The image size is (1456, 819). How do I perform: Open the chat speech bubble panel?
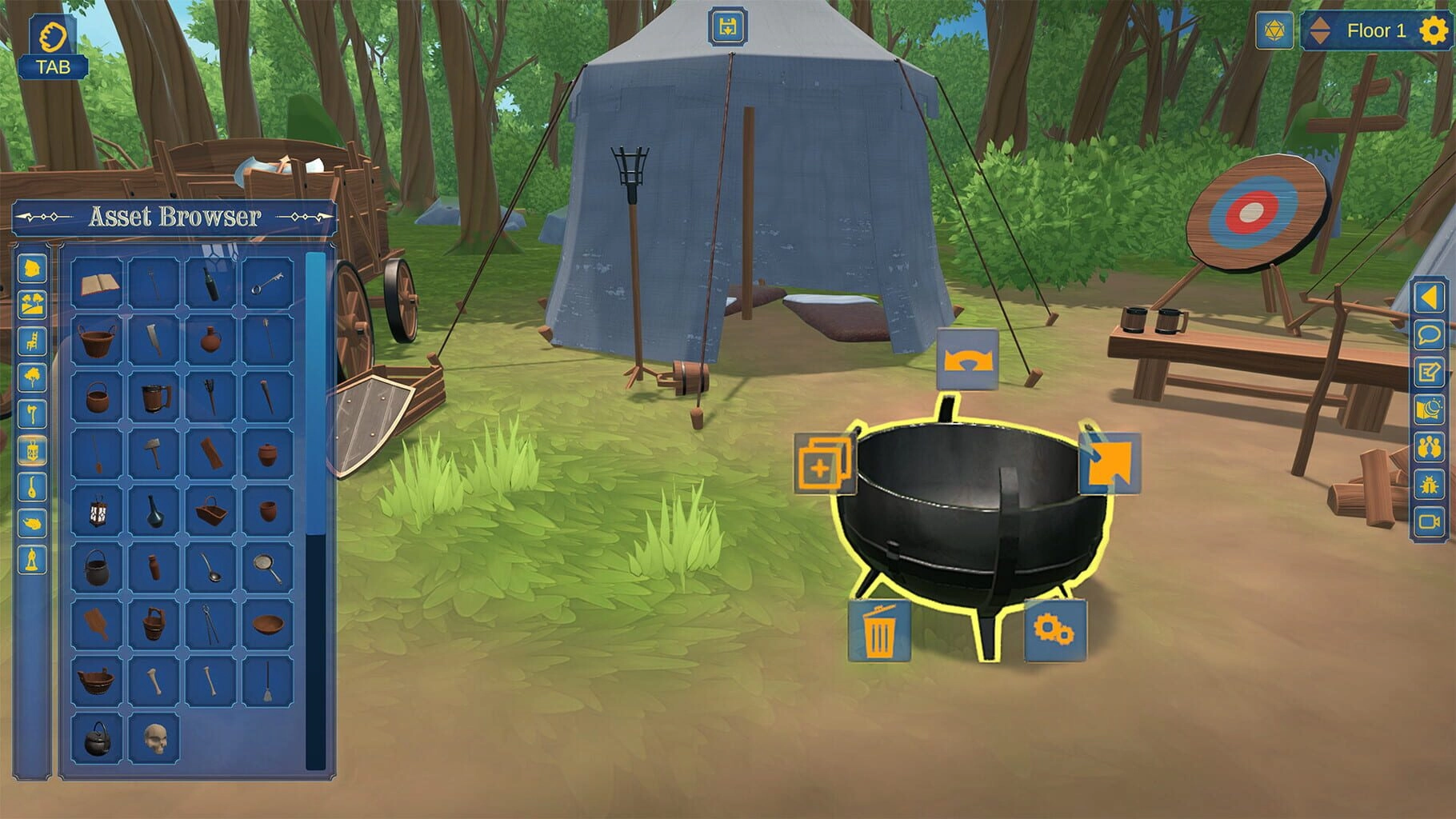(1430, 334)
